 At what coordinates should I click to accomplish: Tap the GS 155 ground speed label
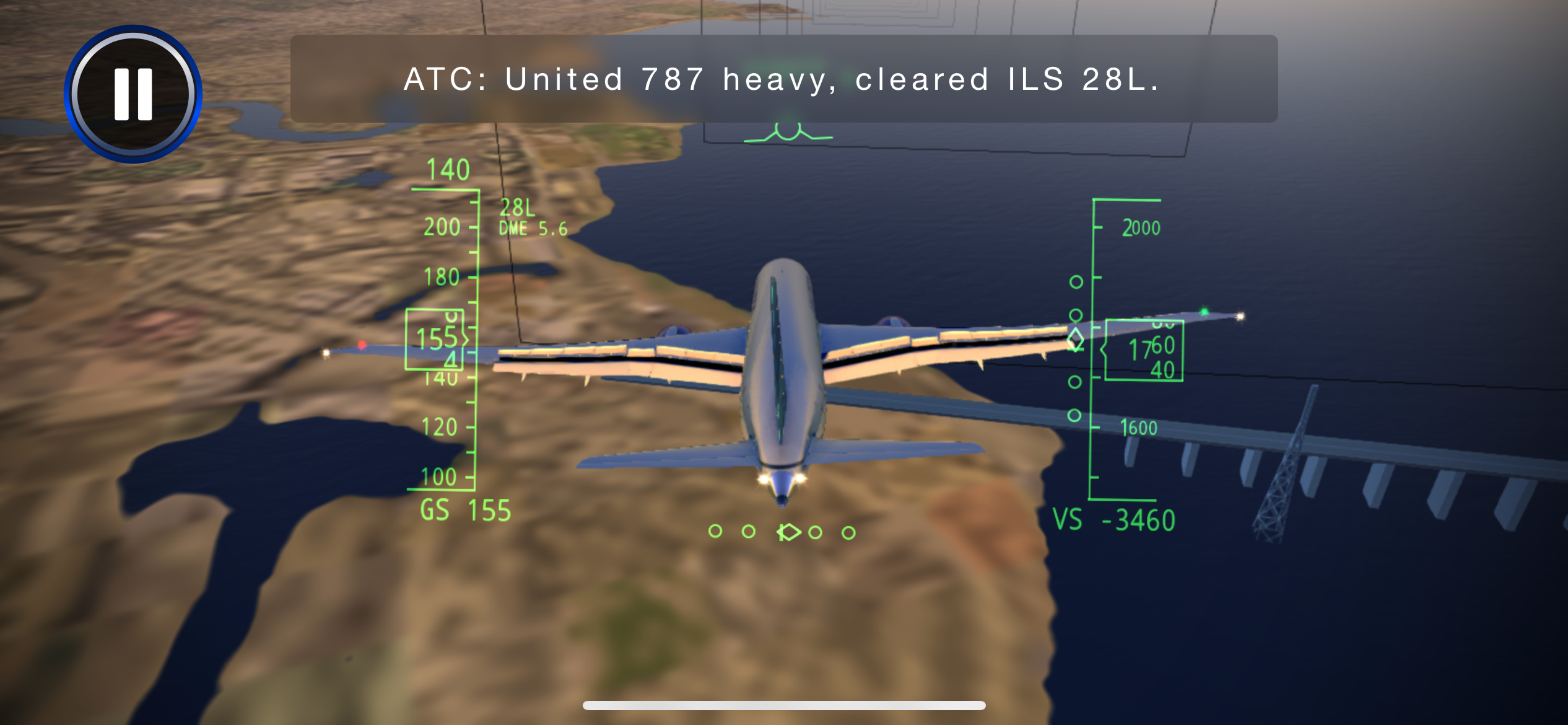point(466,511)
